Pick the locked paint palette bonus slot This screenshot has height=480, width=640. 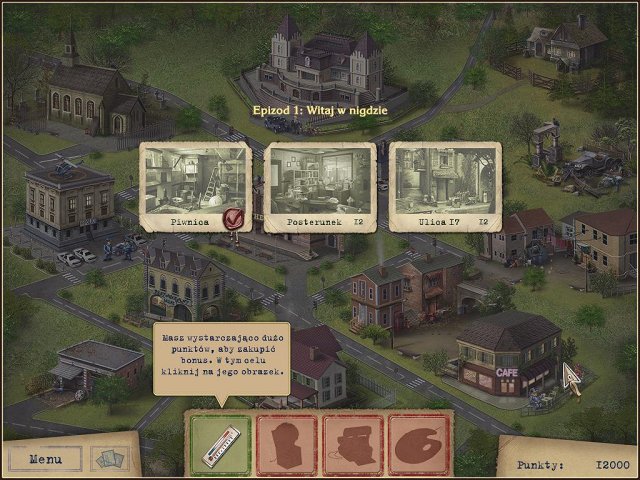(418, 442)
